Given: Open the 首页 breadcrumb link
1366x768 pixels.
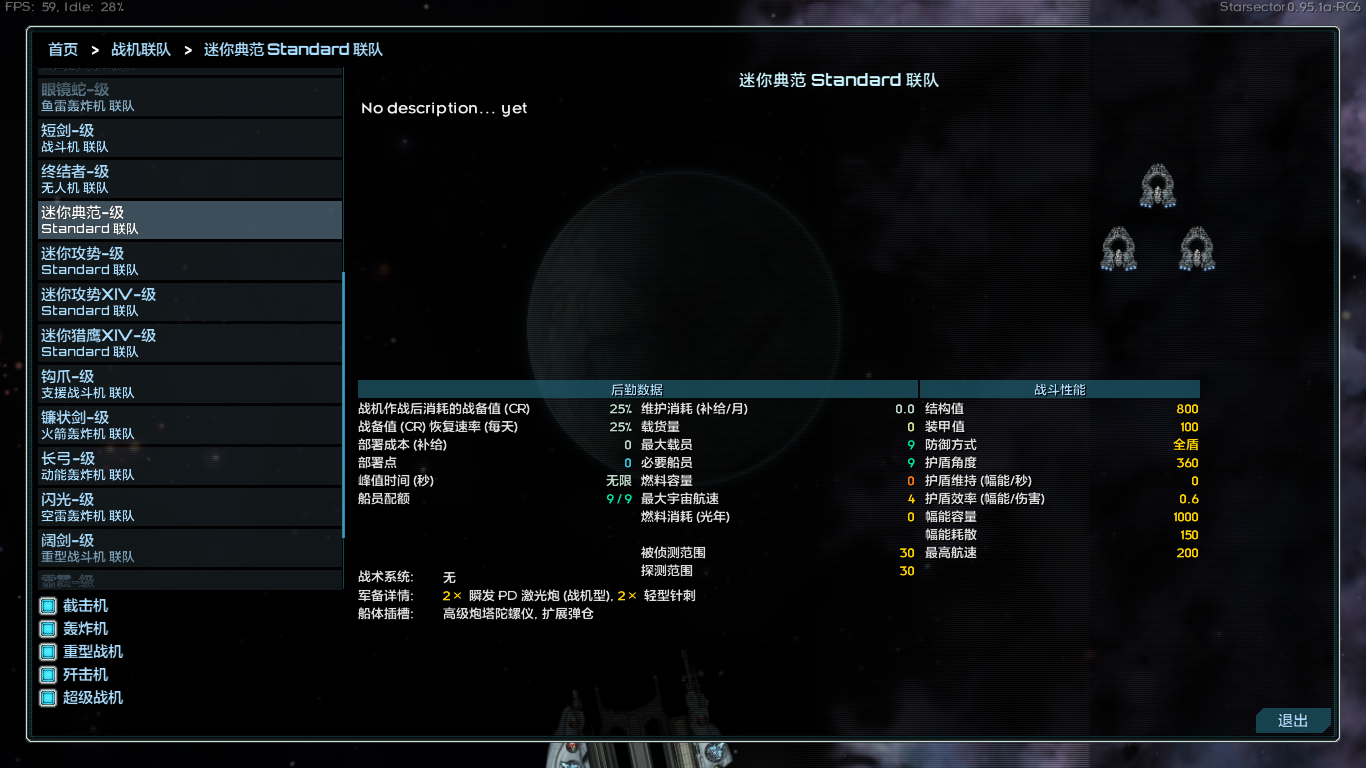Looking at the screenshot, I should coord(62,48).
